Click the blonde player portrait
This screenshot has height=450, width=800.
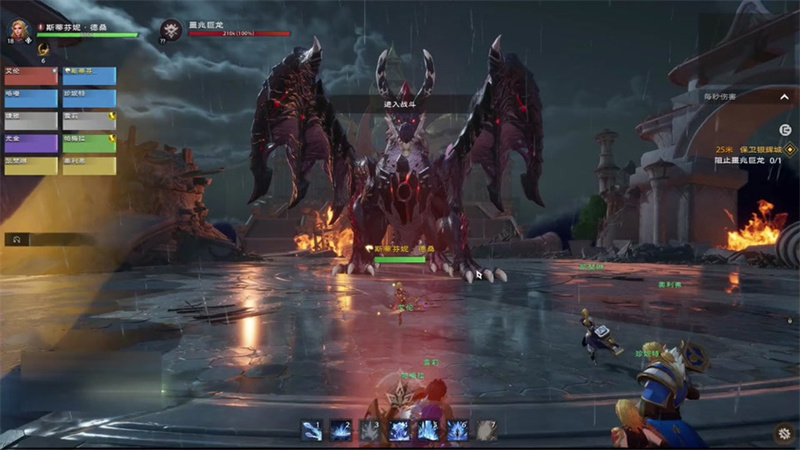(20, 29)
